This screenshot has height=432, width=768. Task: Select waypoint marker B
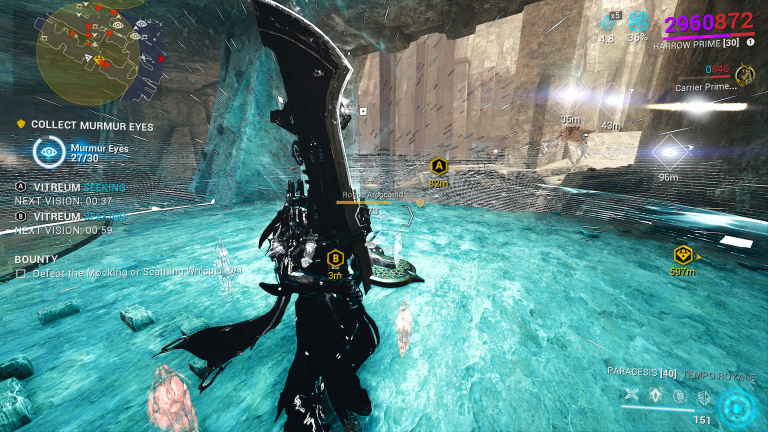[336, 258]
